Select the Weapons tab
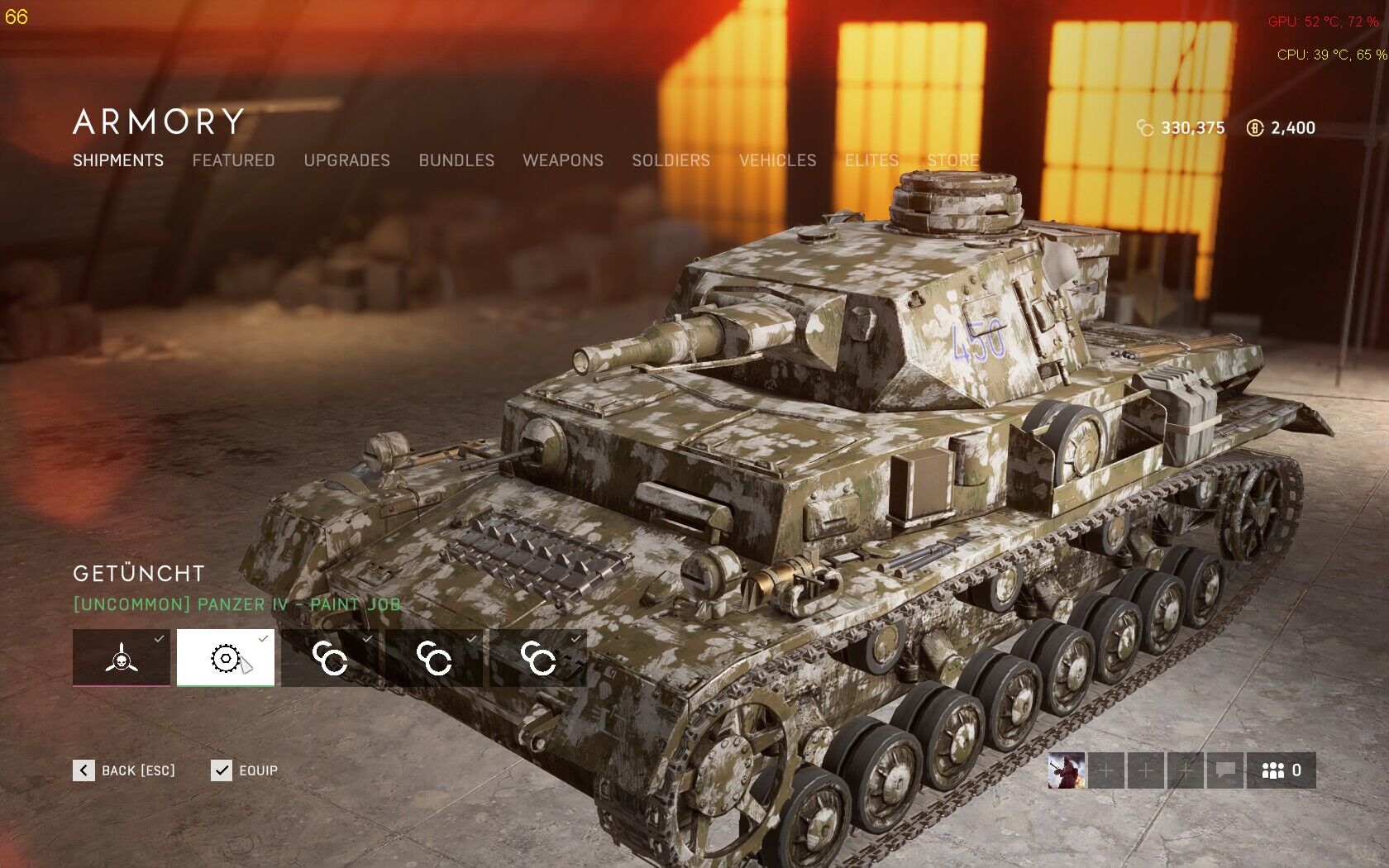This screenshot has width=1389, height=868. 563,160
